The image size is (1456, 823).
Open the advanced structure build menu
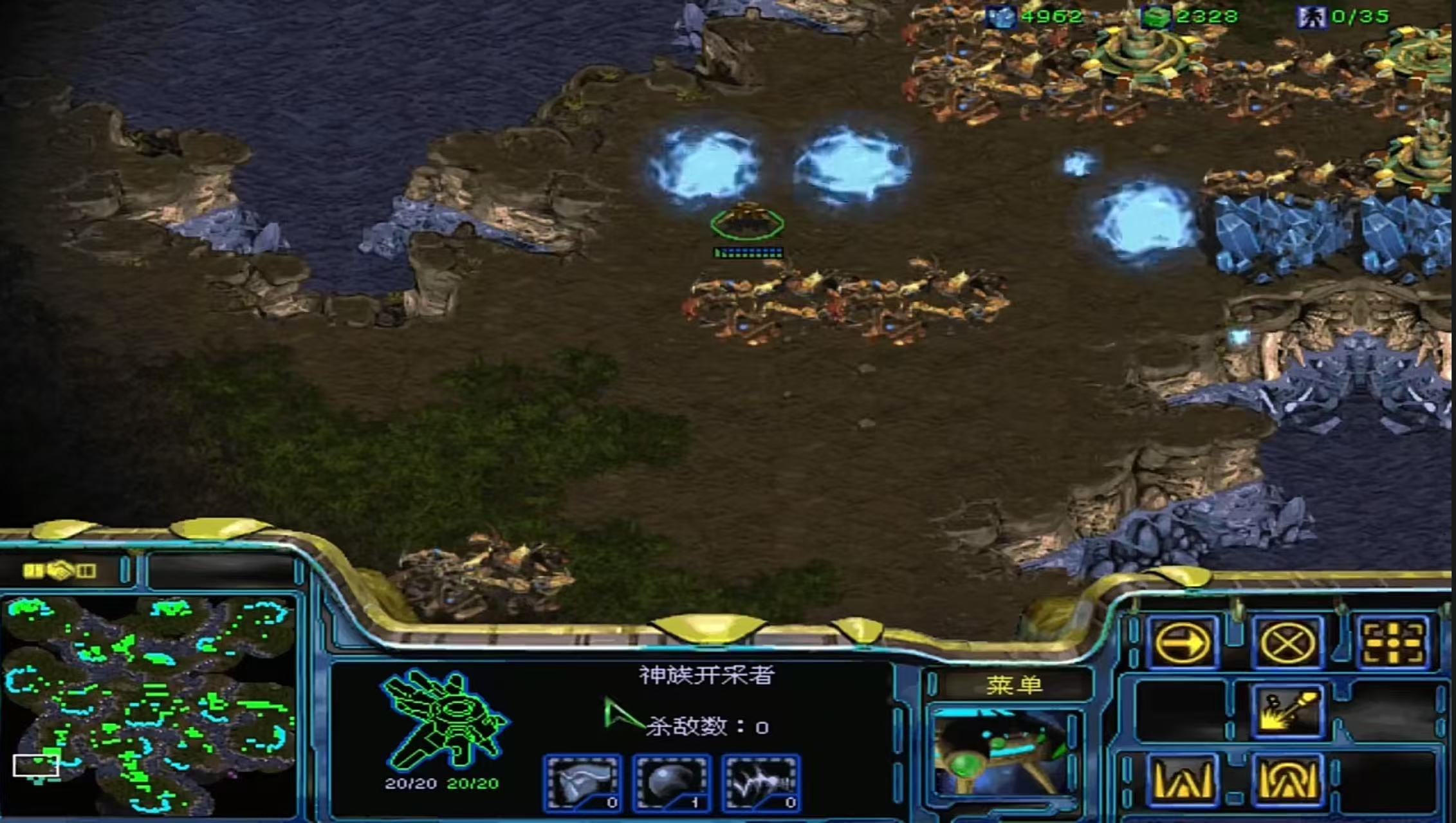[x=1287, y=780]
